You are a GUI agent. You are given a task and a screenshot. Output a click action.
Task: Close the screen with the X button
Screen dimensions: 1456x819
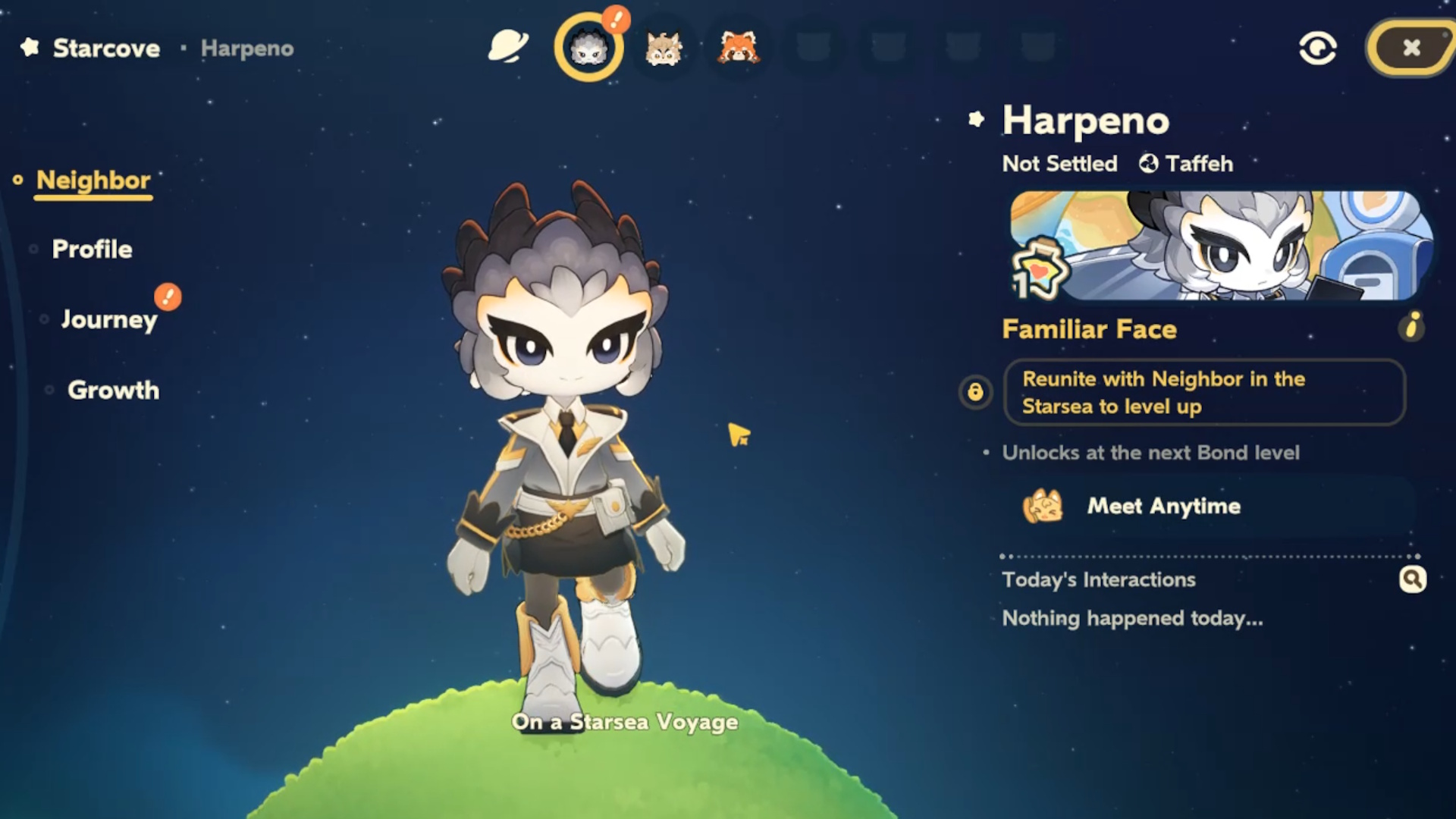1412,47
